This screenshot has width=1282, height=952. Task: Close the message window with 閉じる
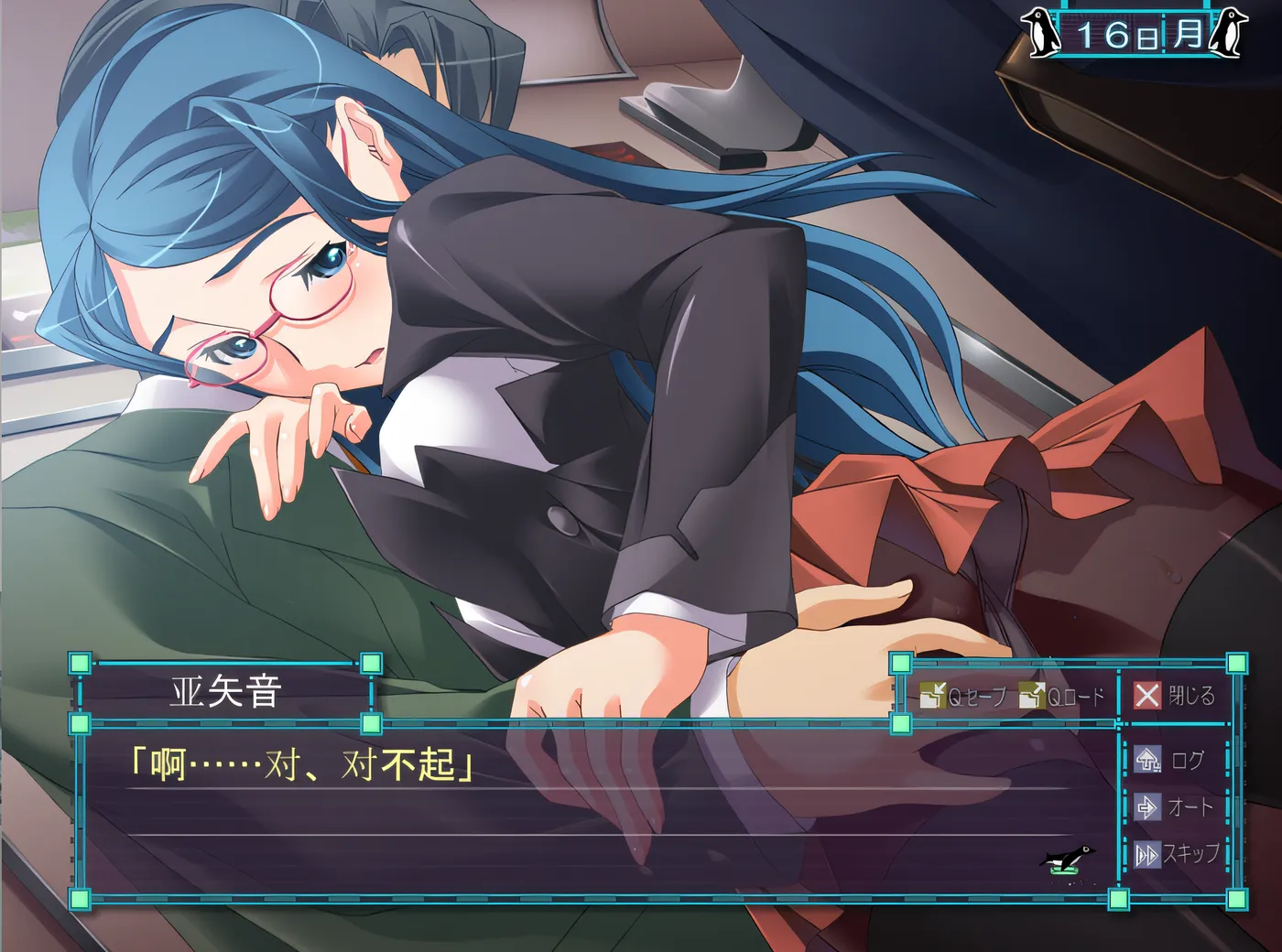tap(1175, 696)
